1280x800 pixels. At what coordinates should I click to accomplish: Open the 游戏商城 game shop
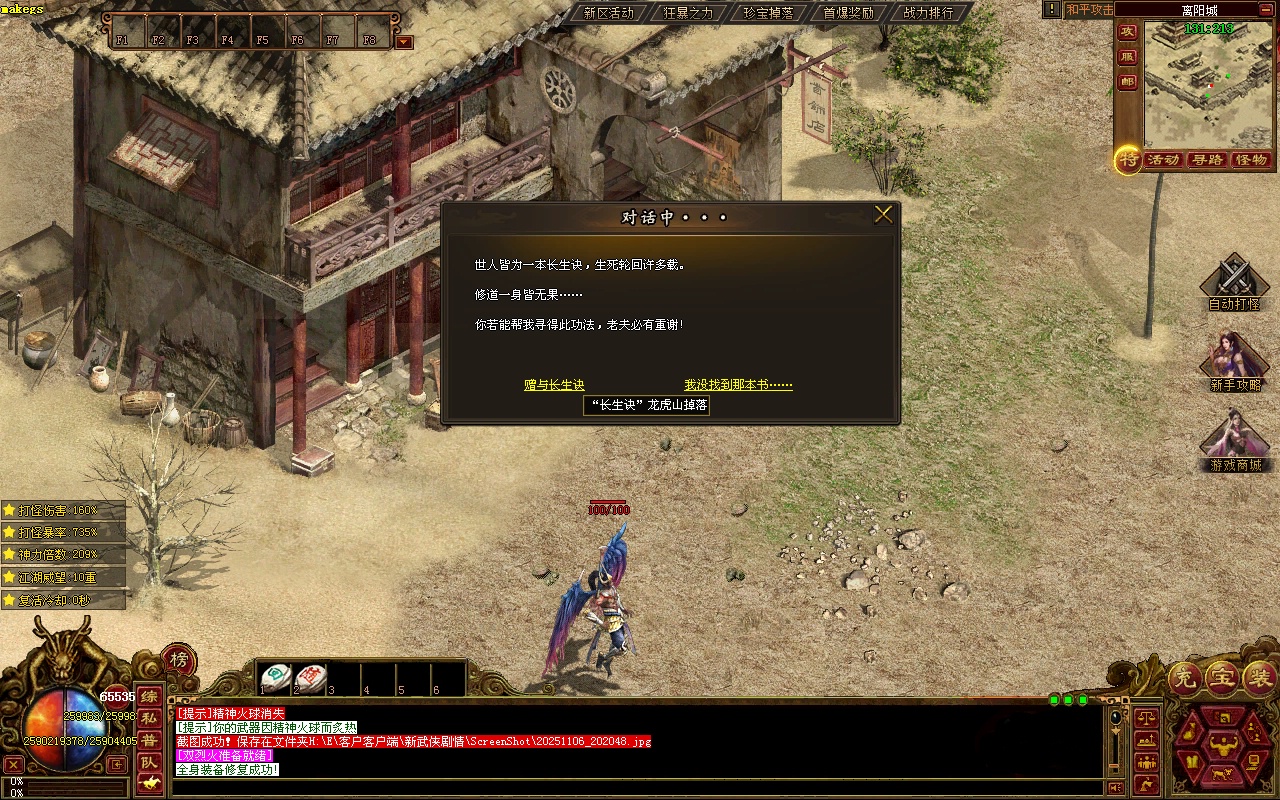(1235, 442)
